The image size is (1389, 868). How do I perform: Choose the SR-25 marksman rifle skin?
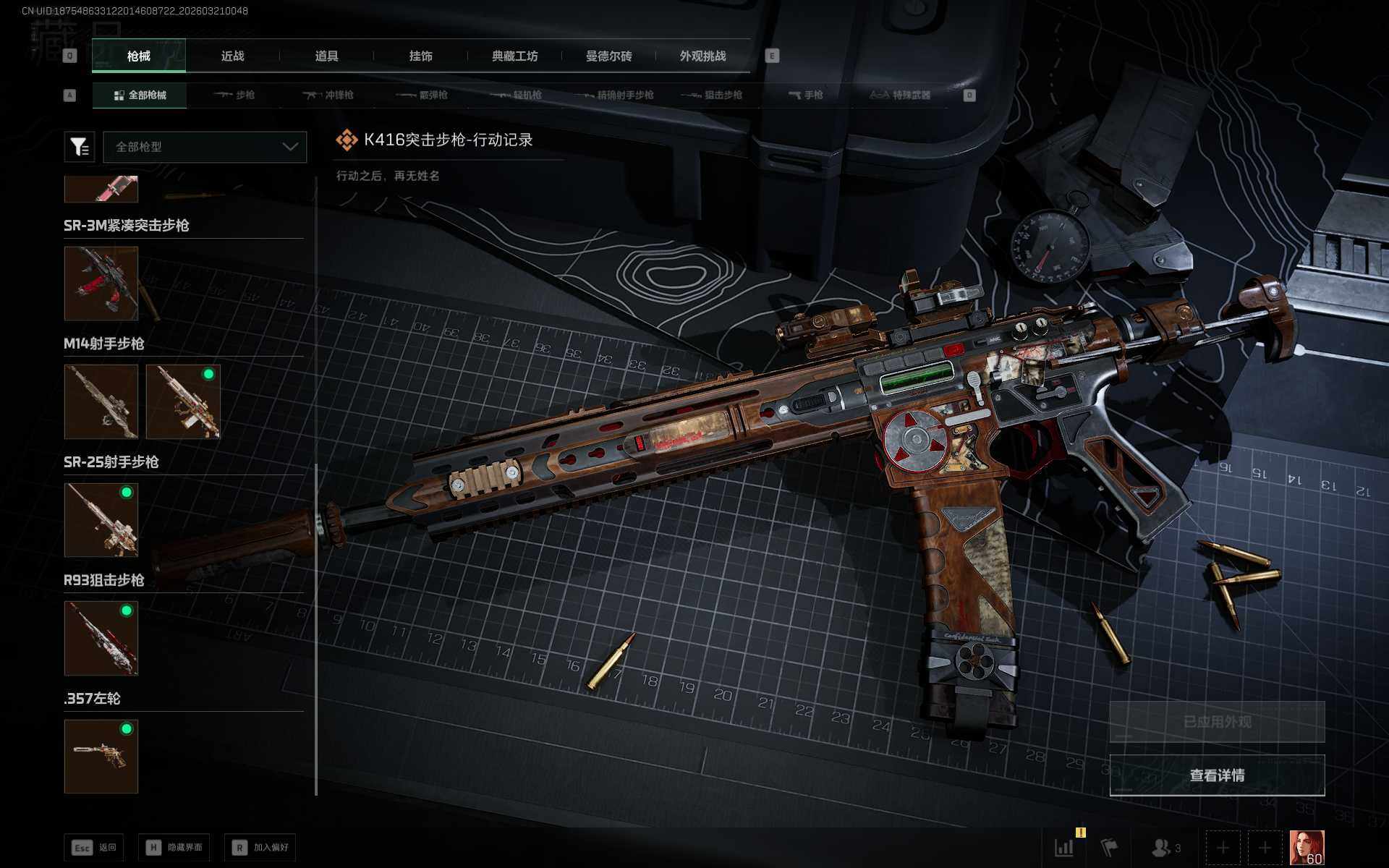(101, 519)
